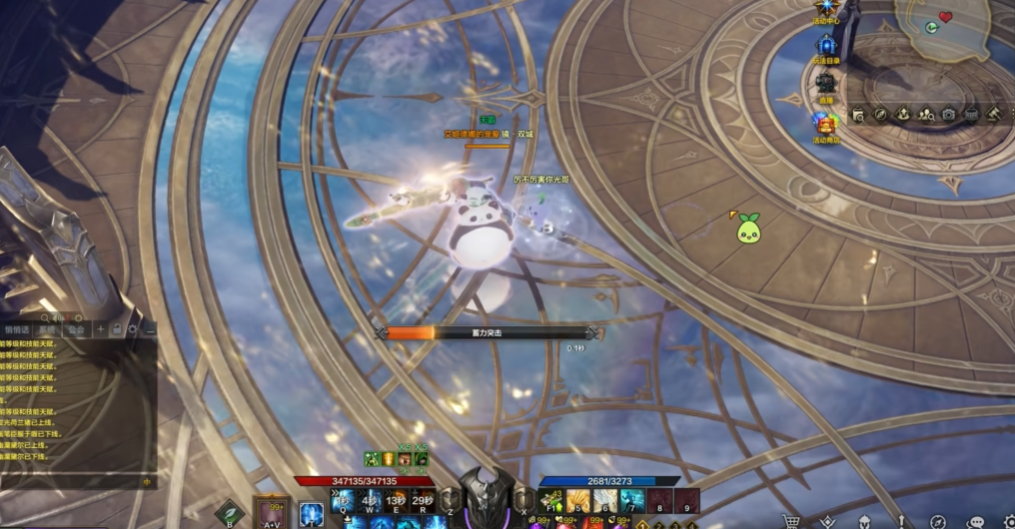Image resolution: width=1015 pixels, height=529 pixels.
Task: Activate the Q skill icon
Action: tap(343, 500)
